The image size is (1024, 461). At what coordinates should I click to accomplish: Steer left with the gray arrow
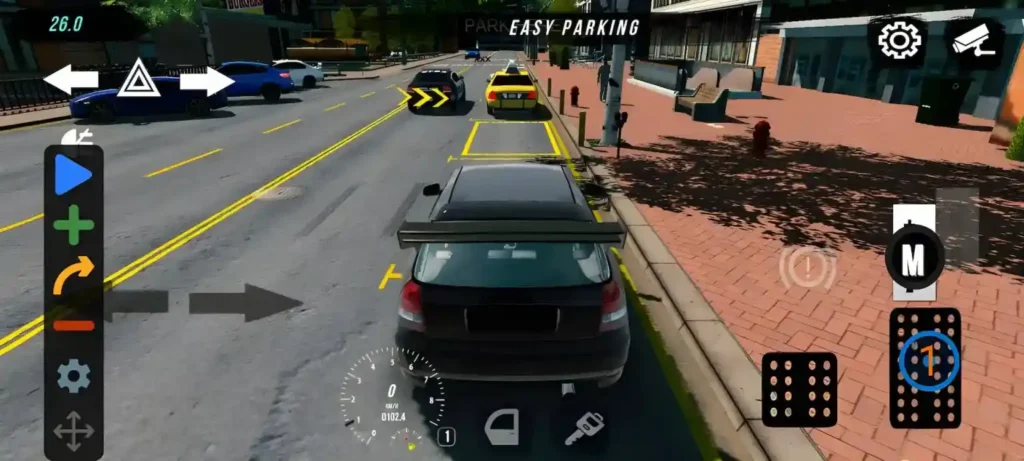135,302
